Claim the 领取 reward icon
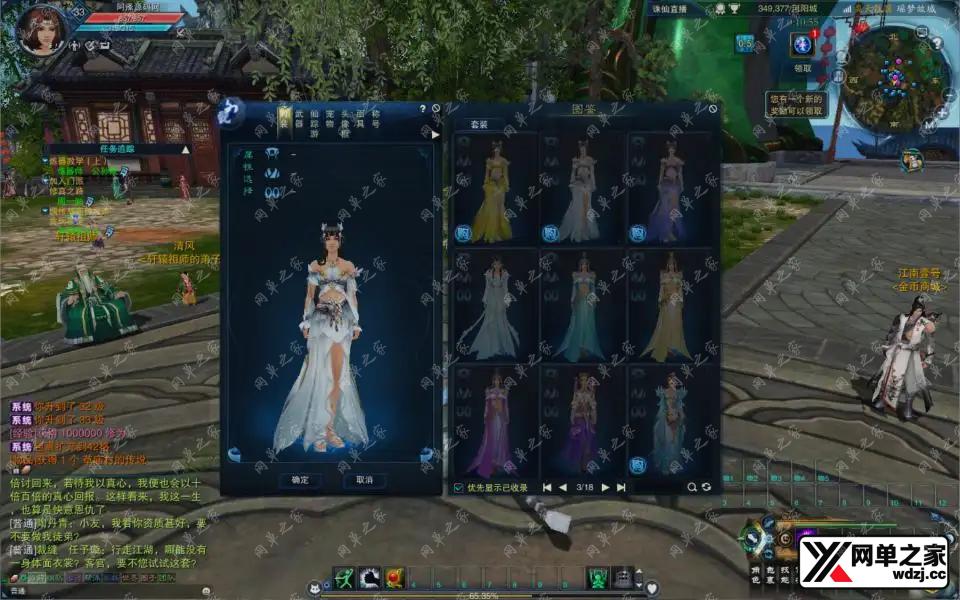The height and width of the screenshot is (600, 960). pyautogui.click(x=802, y=46)
